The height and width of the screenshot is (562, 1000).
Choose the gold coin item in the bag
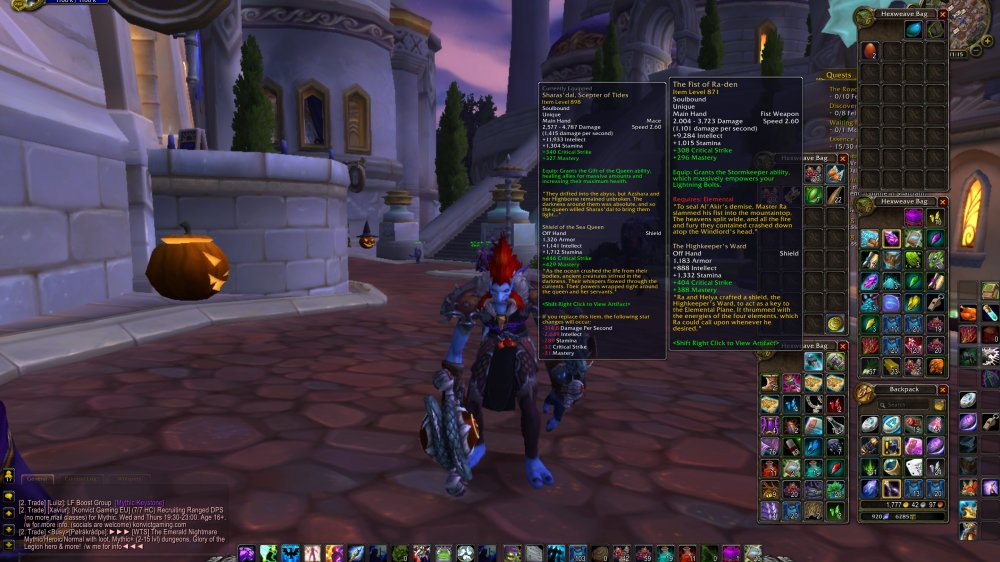click(x=835, y=323)
